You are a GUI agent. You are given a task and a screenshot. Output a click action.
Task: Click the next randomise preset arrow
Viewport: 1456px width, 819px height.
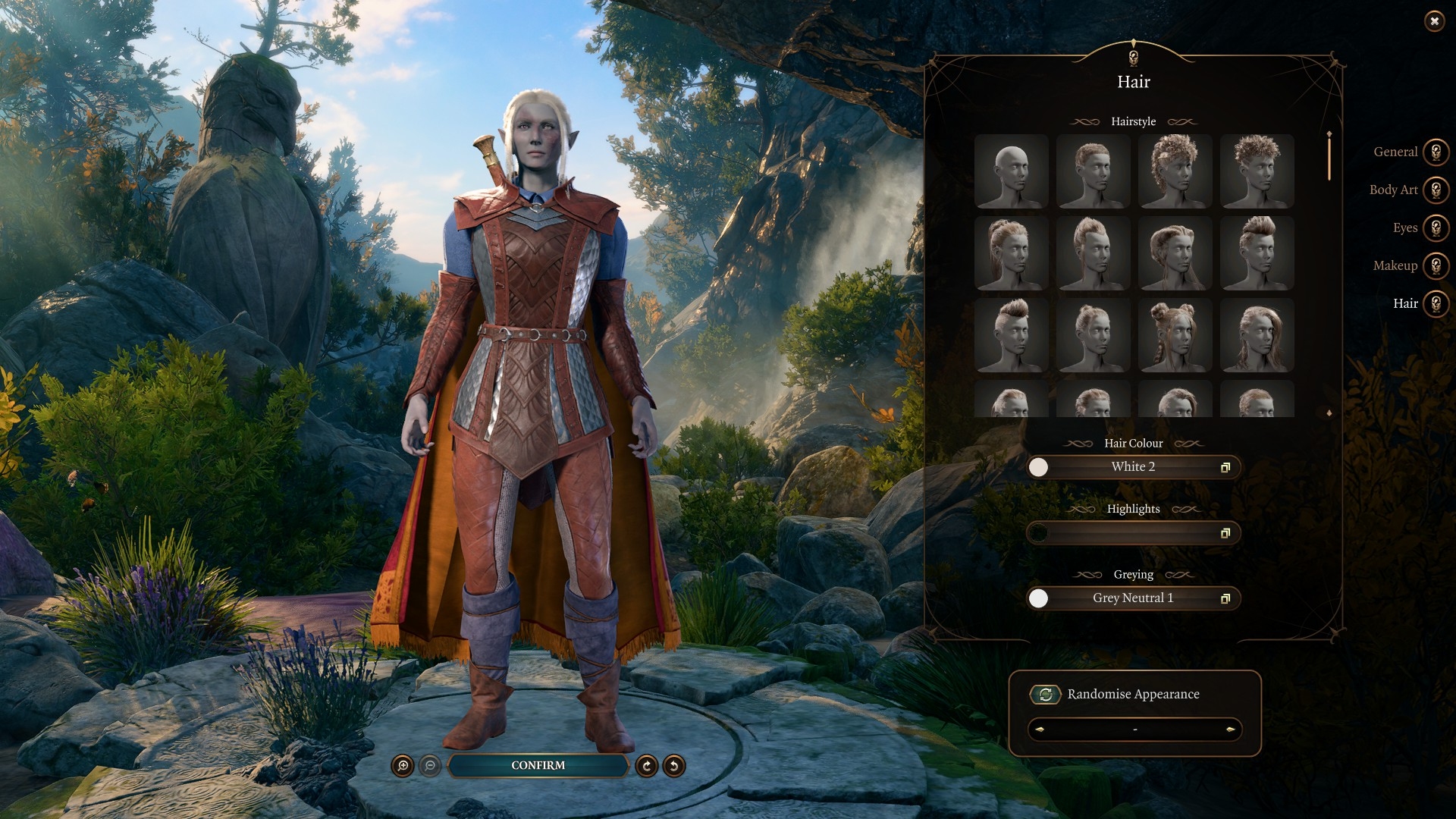click(1229, 730)
